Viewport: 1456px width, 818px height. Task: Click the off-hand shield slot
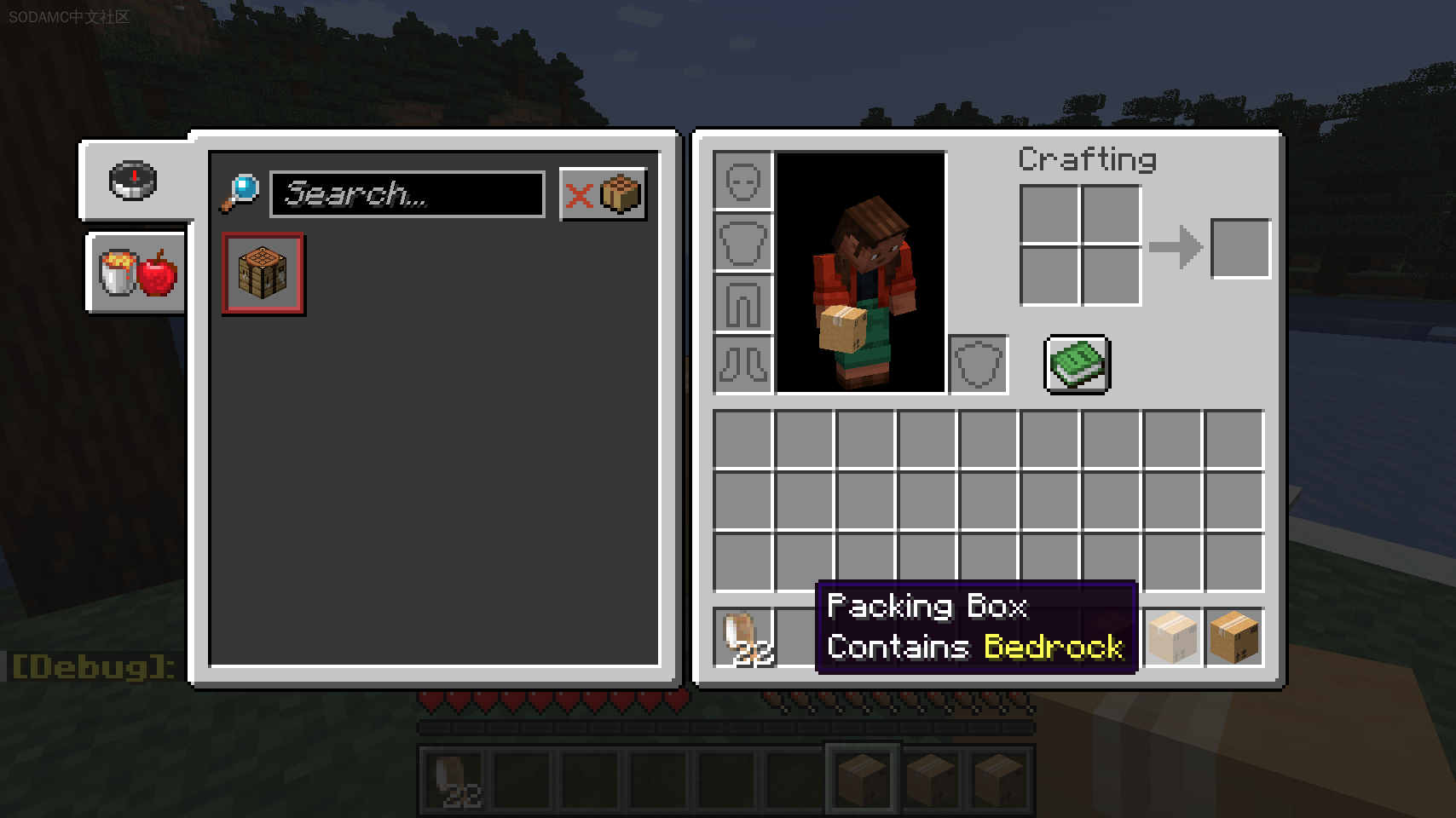pos(979,365)
